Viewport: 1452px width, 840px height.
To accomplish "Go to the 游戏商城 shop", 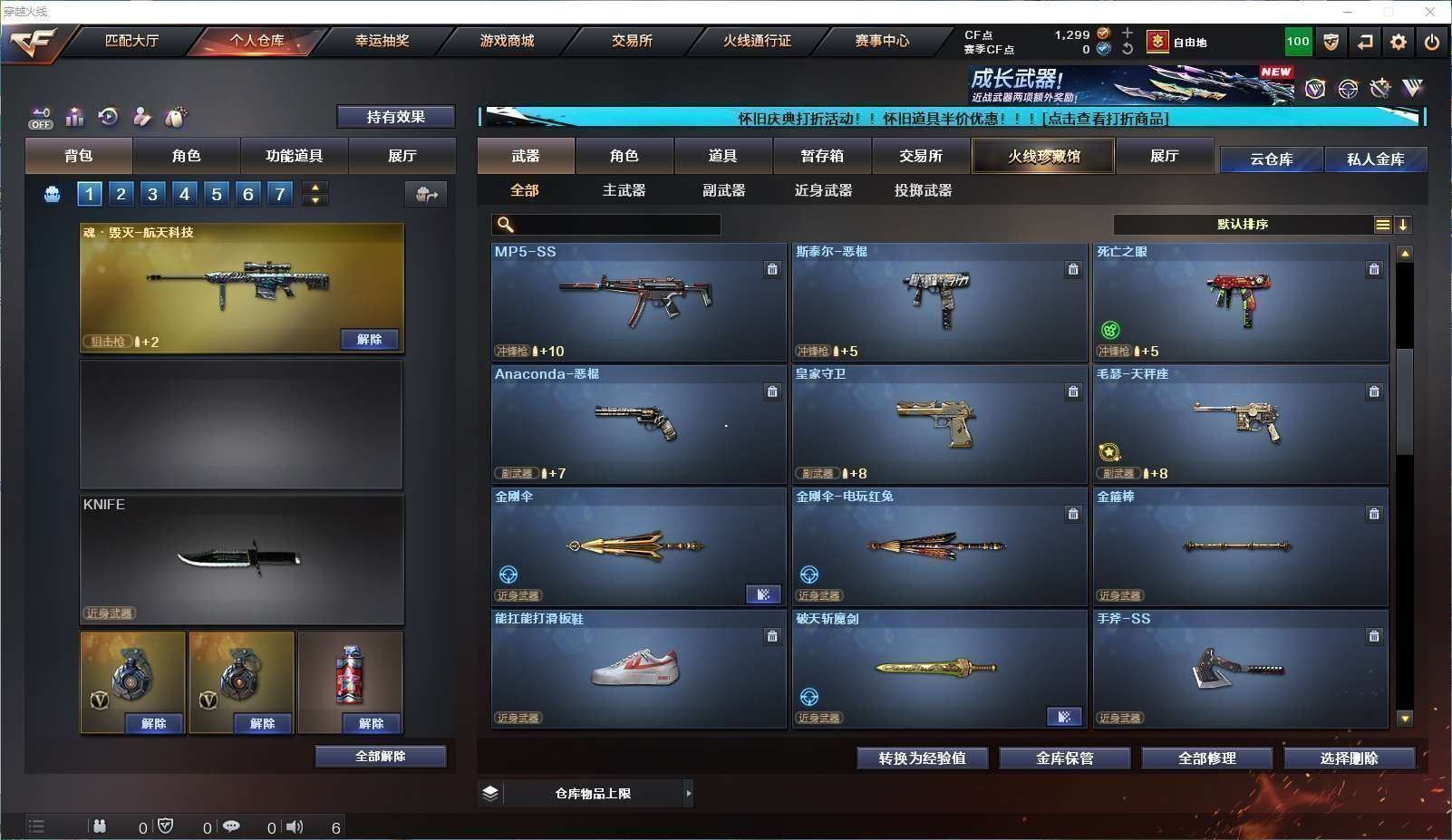I will coord(507,41).
